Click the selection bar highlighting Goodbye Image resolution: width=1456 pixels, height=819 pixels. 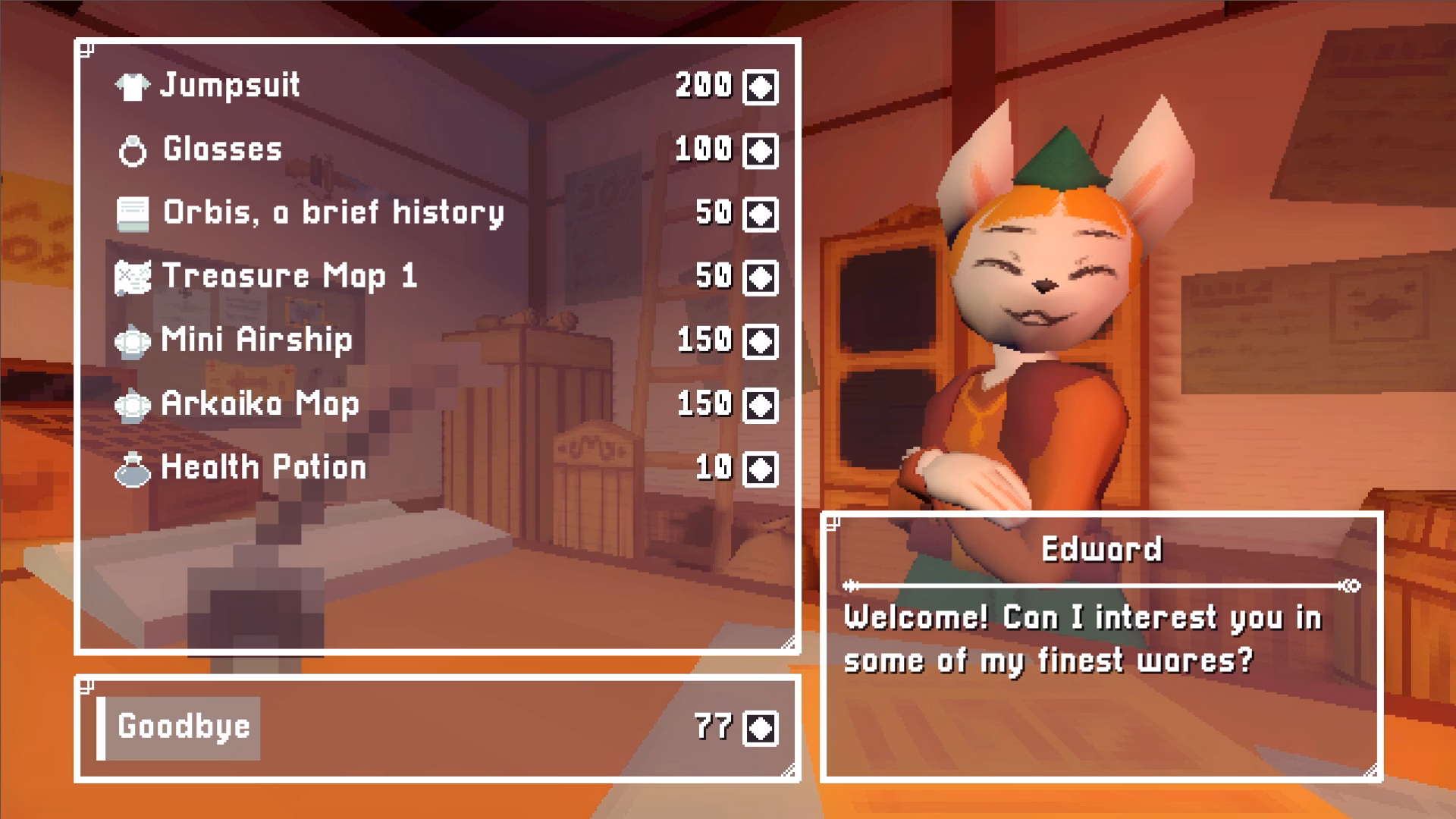pos(182,728)
